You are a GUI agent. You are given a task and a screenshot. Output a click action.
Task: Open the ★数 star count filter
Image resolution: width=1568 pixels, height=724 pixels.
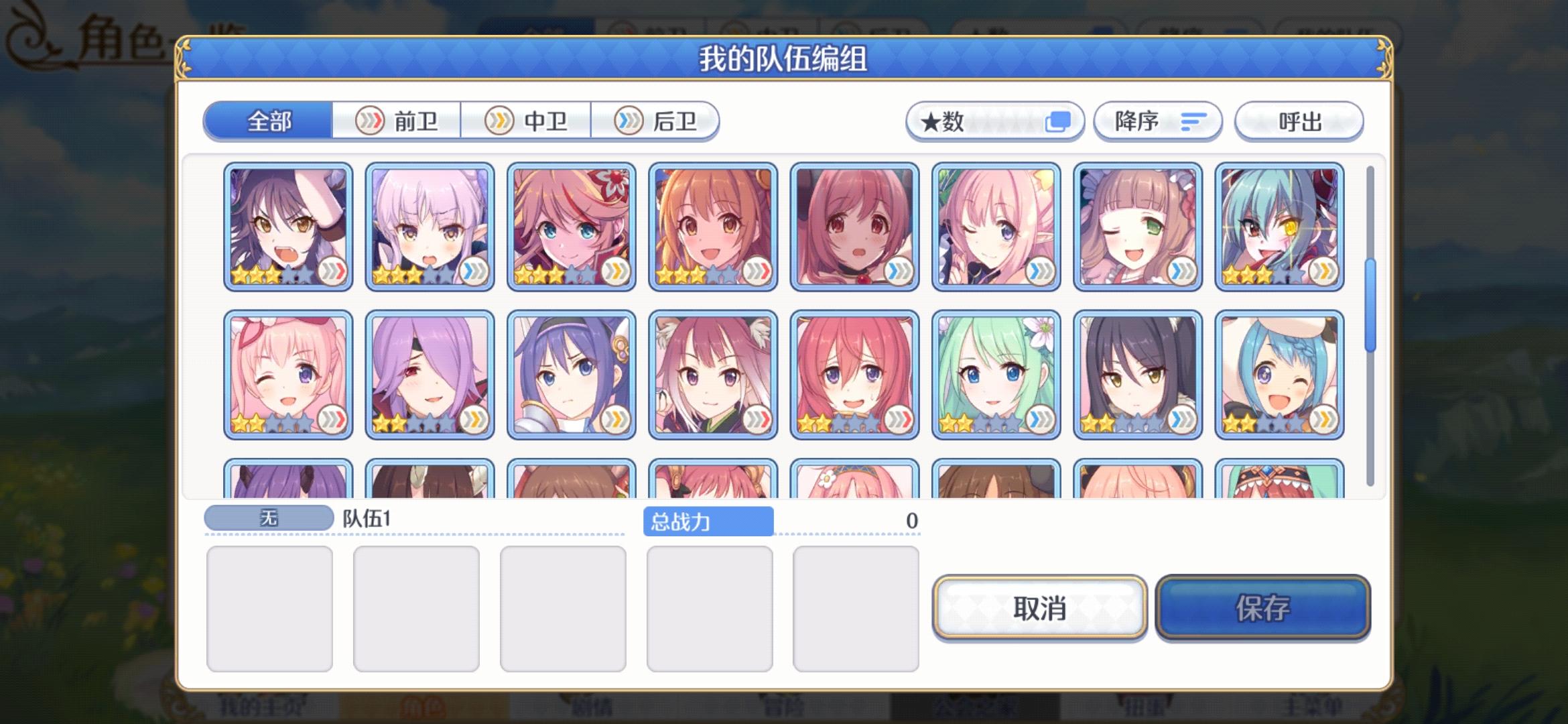994,121
